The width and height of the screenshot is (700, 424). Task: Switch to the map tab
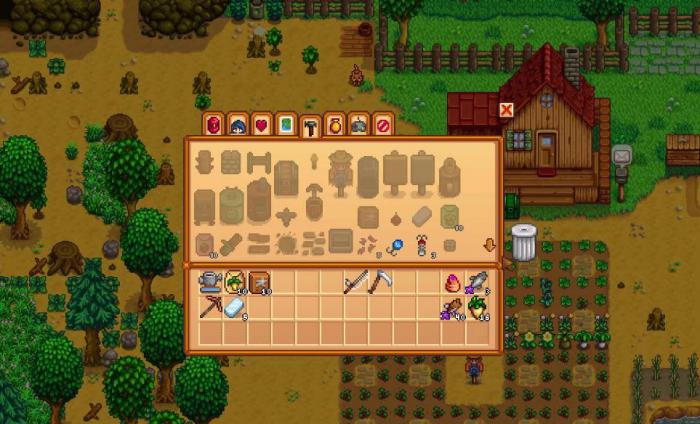click(x=286, y=125)
